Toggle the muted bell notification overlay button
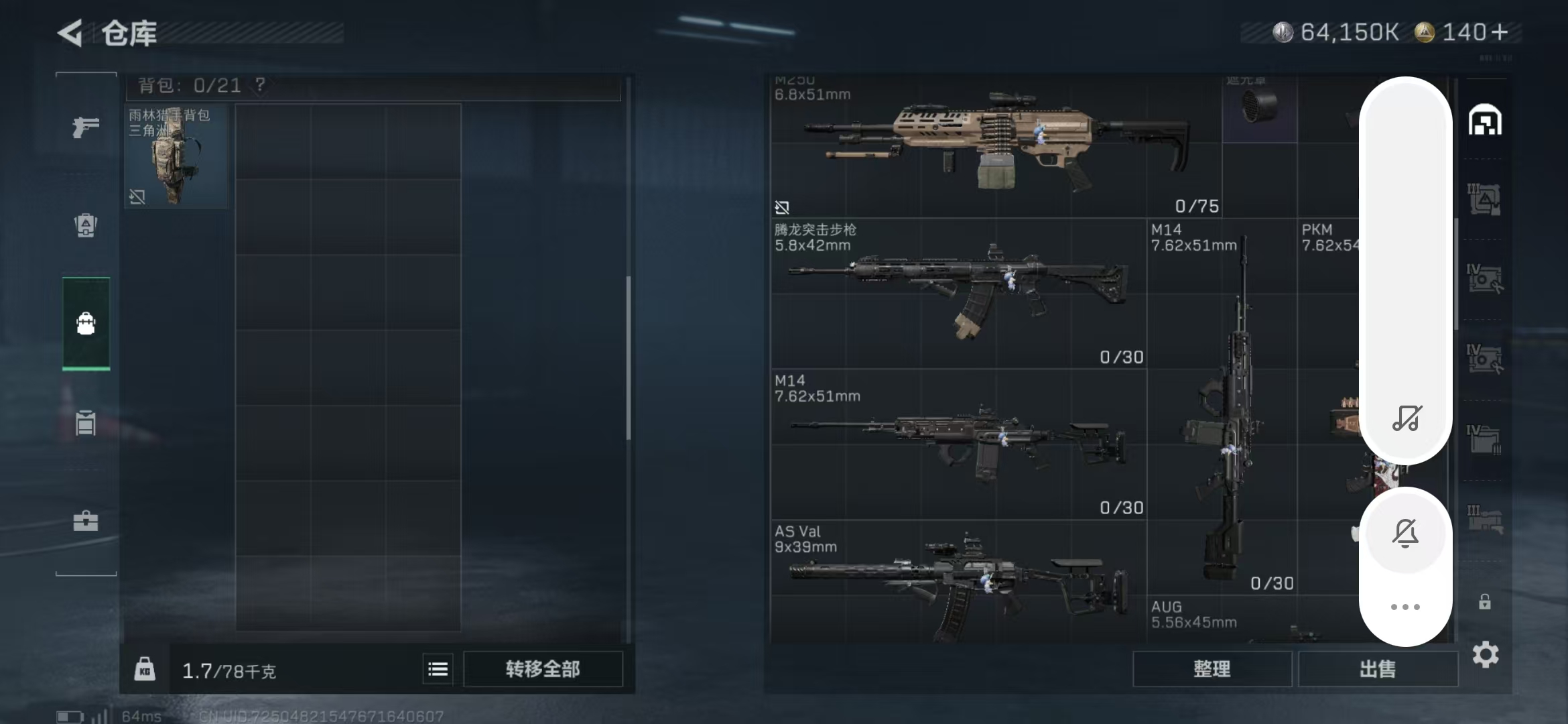Image resolution: width=1568 pixels, height=724 pixels. point(1405,534)
